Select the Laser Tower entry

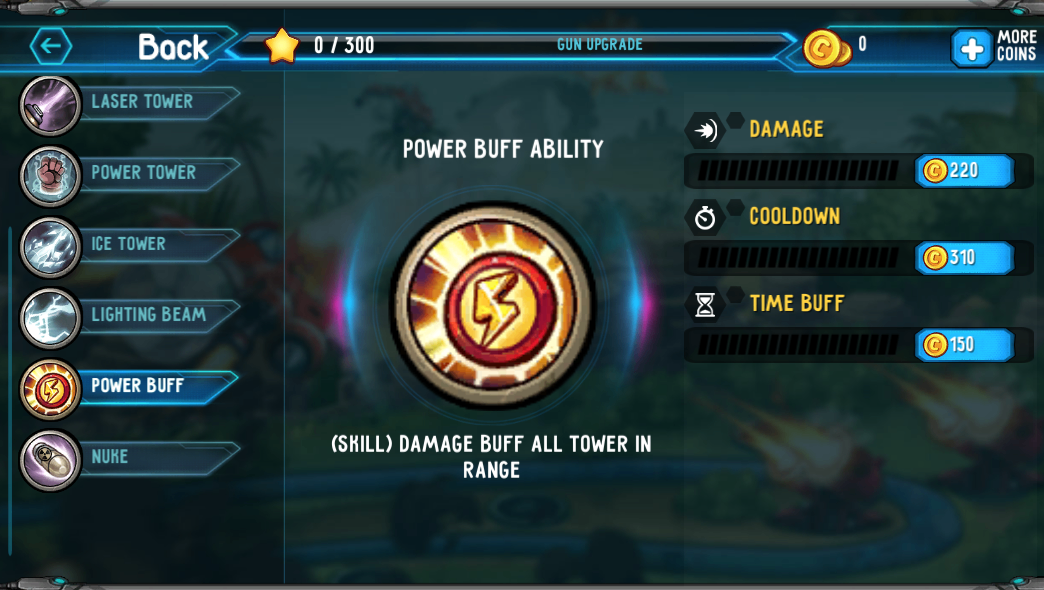[141, 102]
